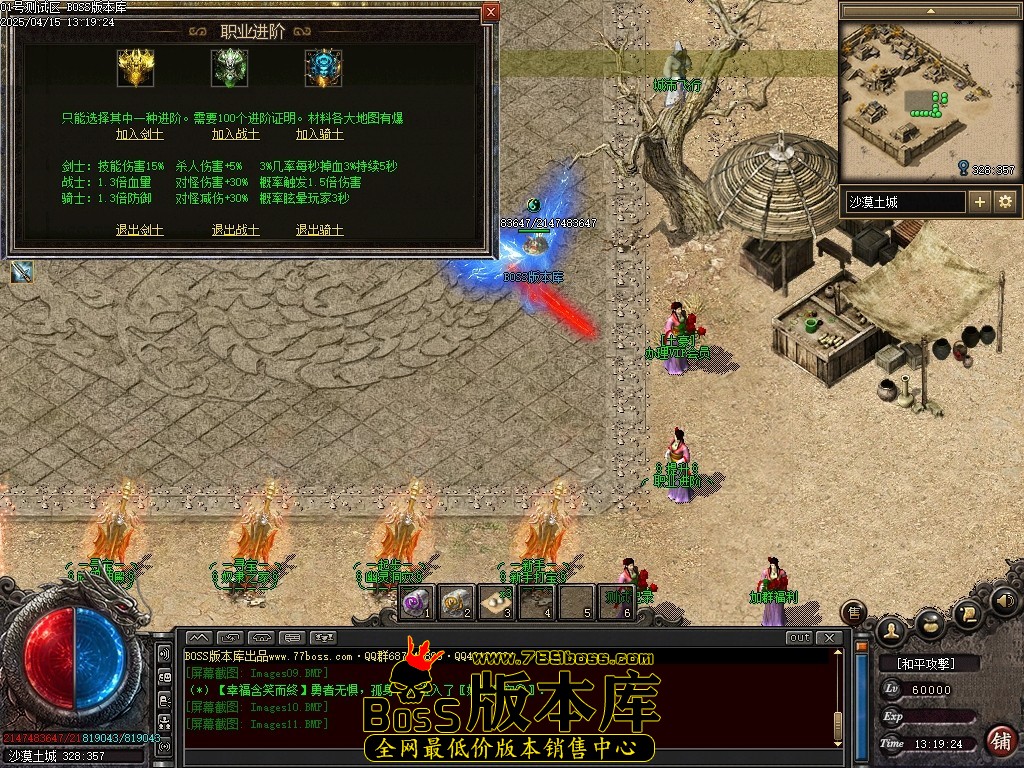Open the red 铺 shop button
Image resolution: width=1024 pixels, height=768 pixels.
pos(998,740)
